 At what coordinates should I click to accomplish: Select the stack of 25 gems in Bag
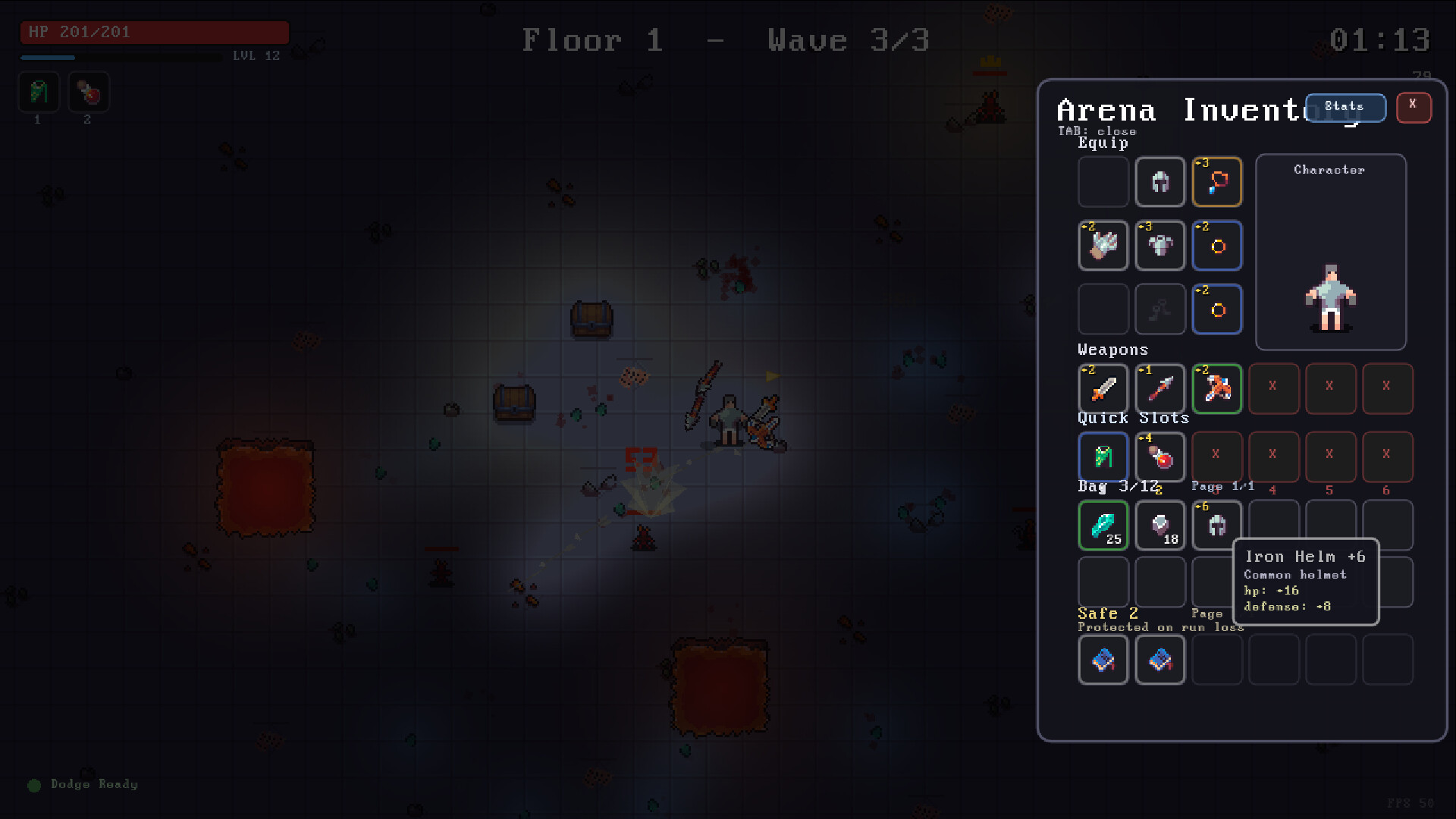pos(1103,526)
